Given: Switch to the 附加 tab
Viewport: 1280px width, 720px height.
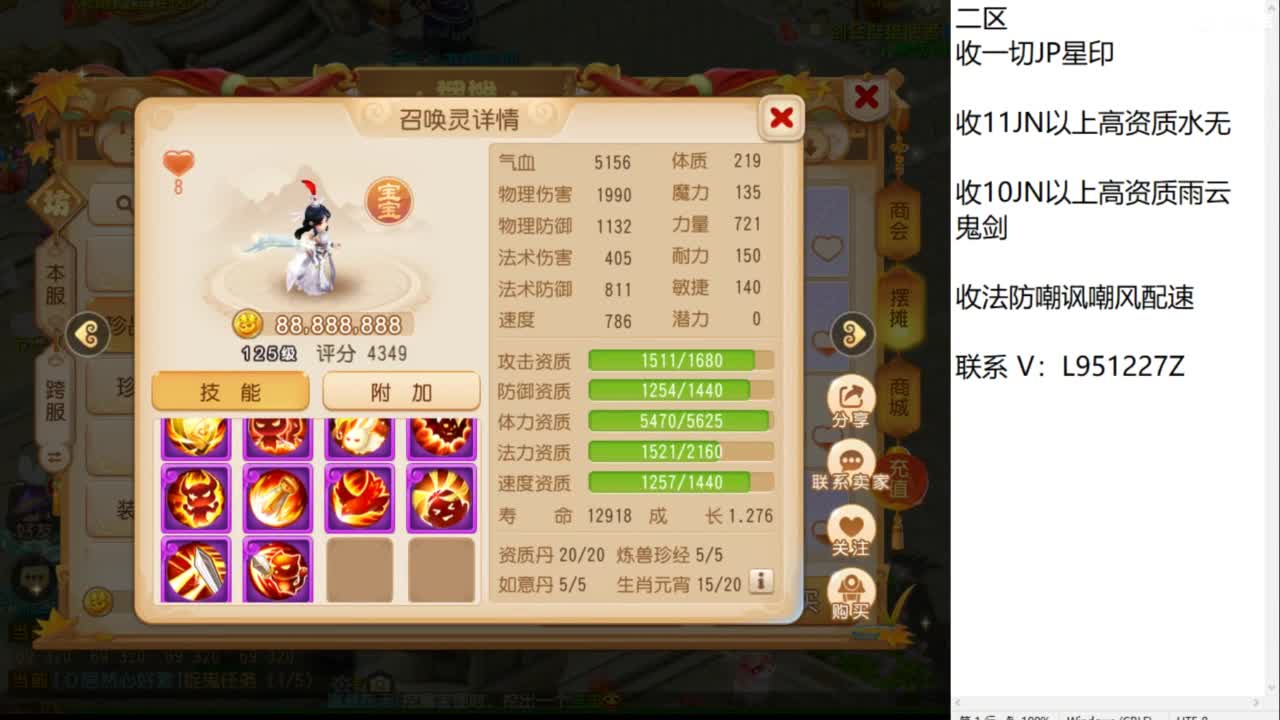Looking at the screenshot, I should tap(400, 391).
